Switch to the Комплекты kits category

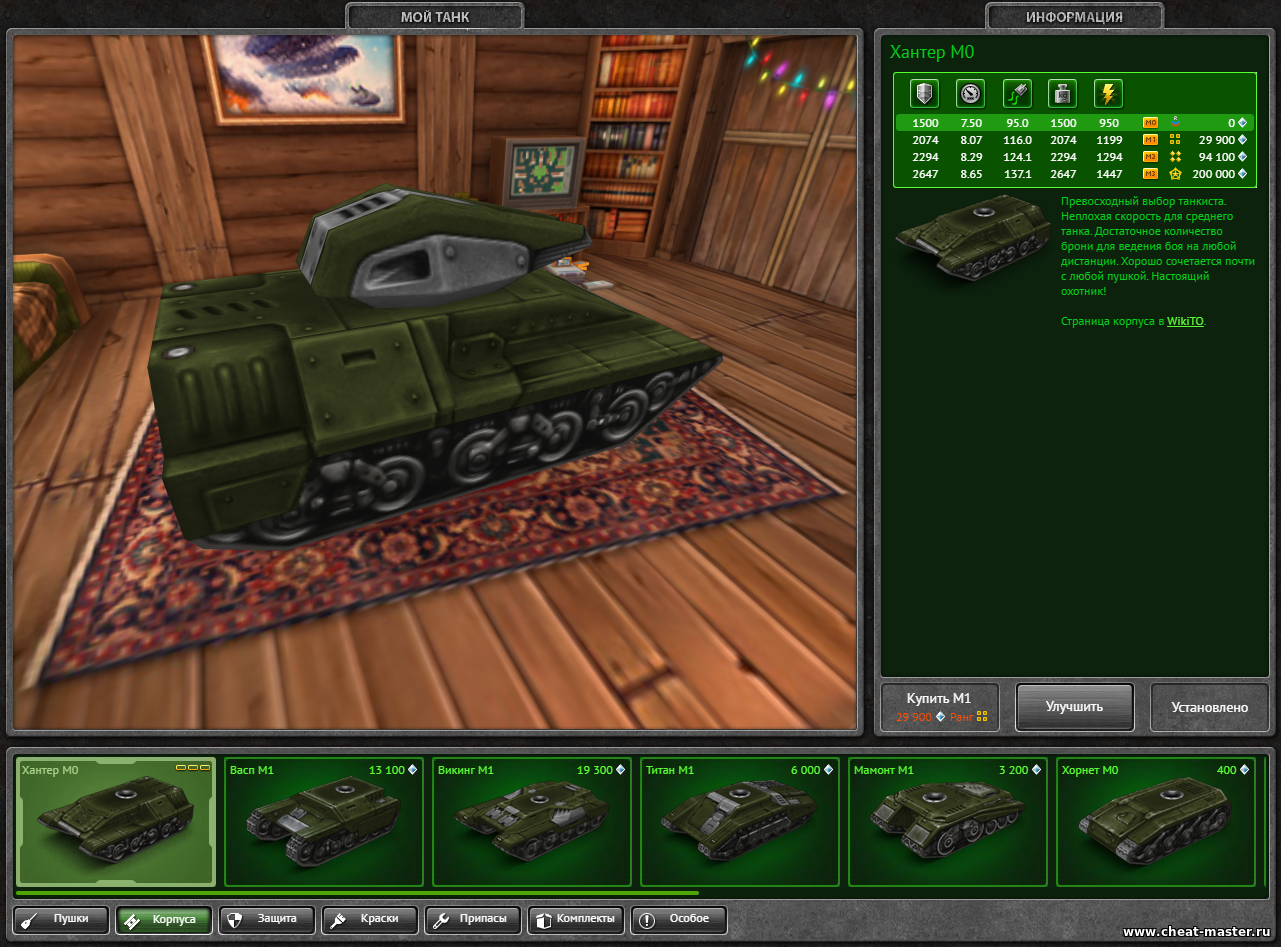click(576, 919)
